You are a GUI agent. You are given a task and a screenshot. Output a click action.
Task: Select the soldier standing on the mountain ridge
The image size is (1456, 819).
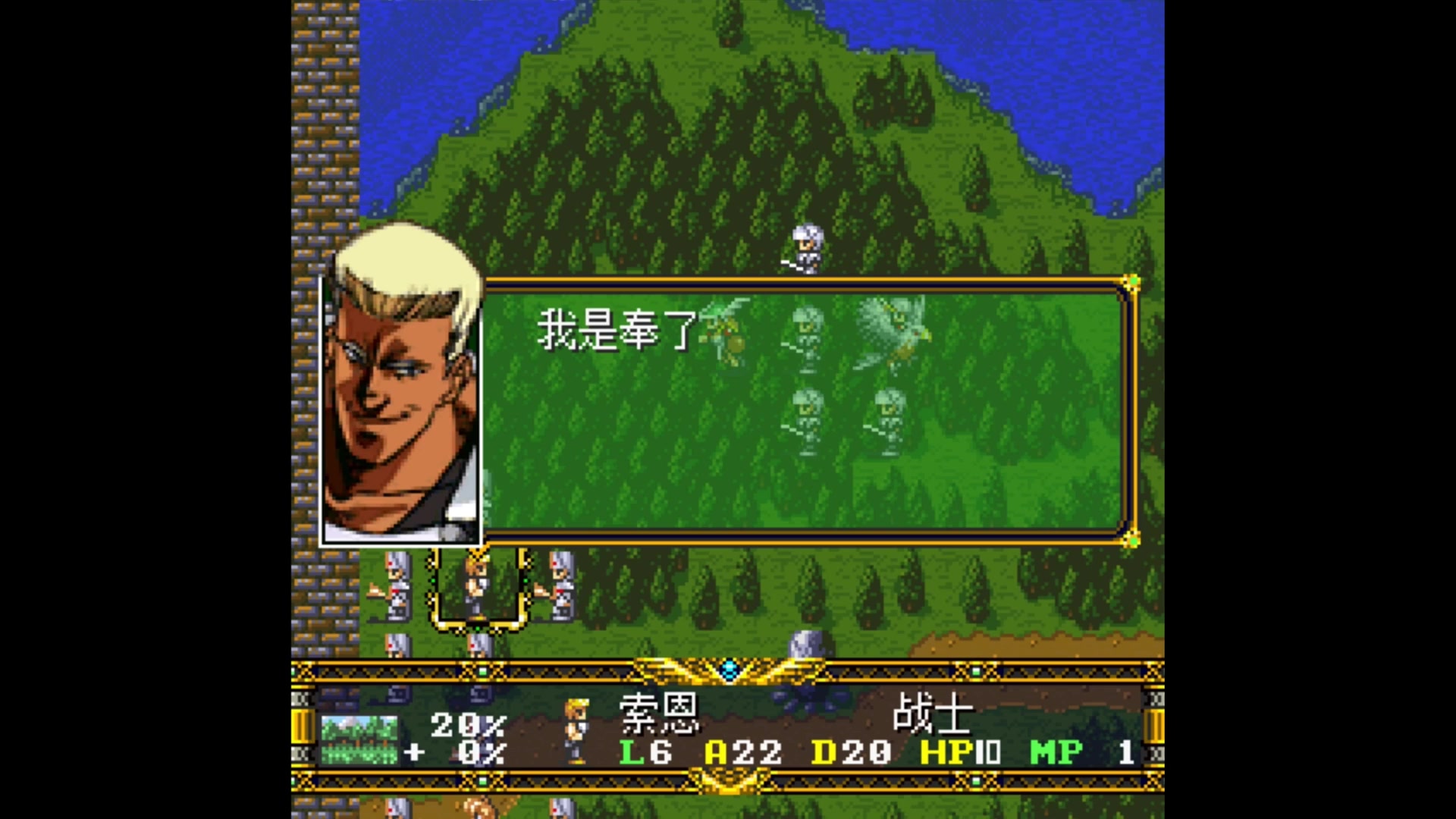pyautogui.click(x=805, y=247)
